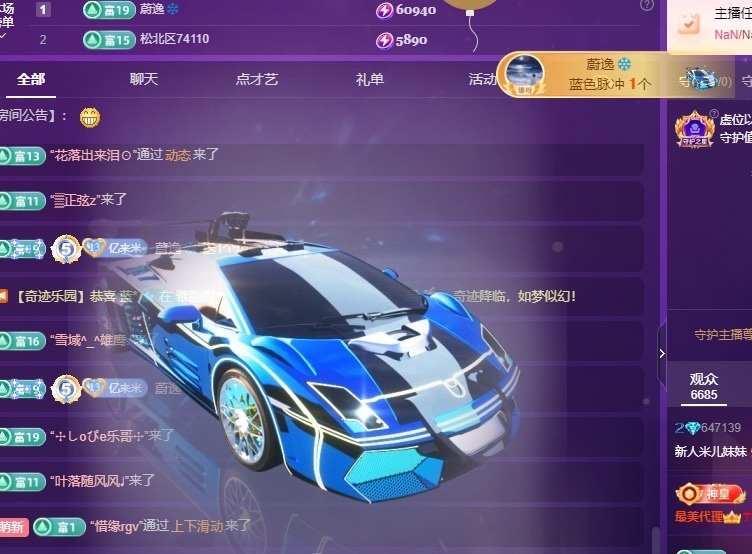The image size is (752, 554).
Task: Open viewer 新人米儿妹妹 profile row
Action: pyautogui.click(x=712, y=451)
